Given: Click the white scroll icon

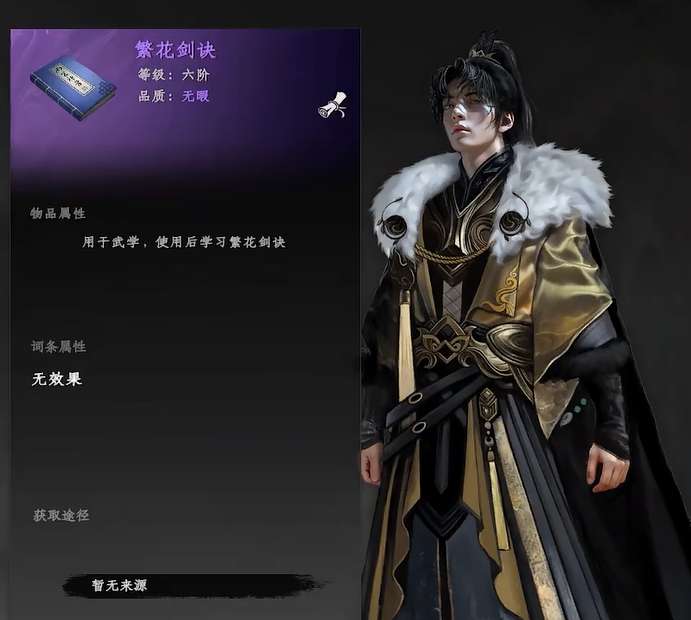Looking at the screenshot, I should pyautogui.click(x=333, y=105).
